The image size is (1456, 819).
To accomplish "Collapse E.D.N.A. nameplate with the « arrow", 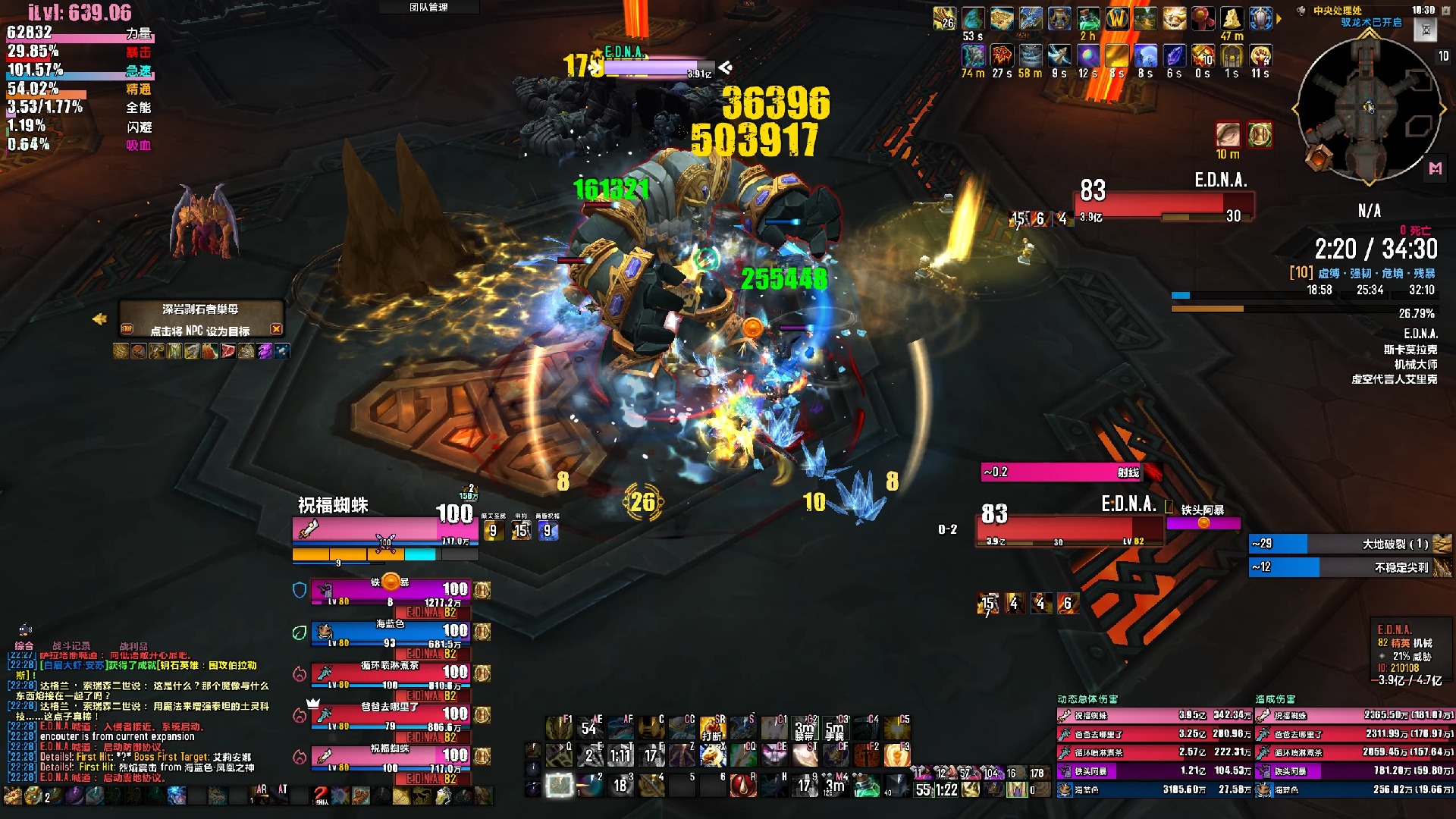I will pos(726,67).
